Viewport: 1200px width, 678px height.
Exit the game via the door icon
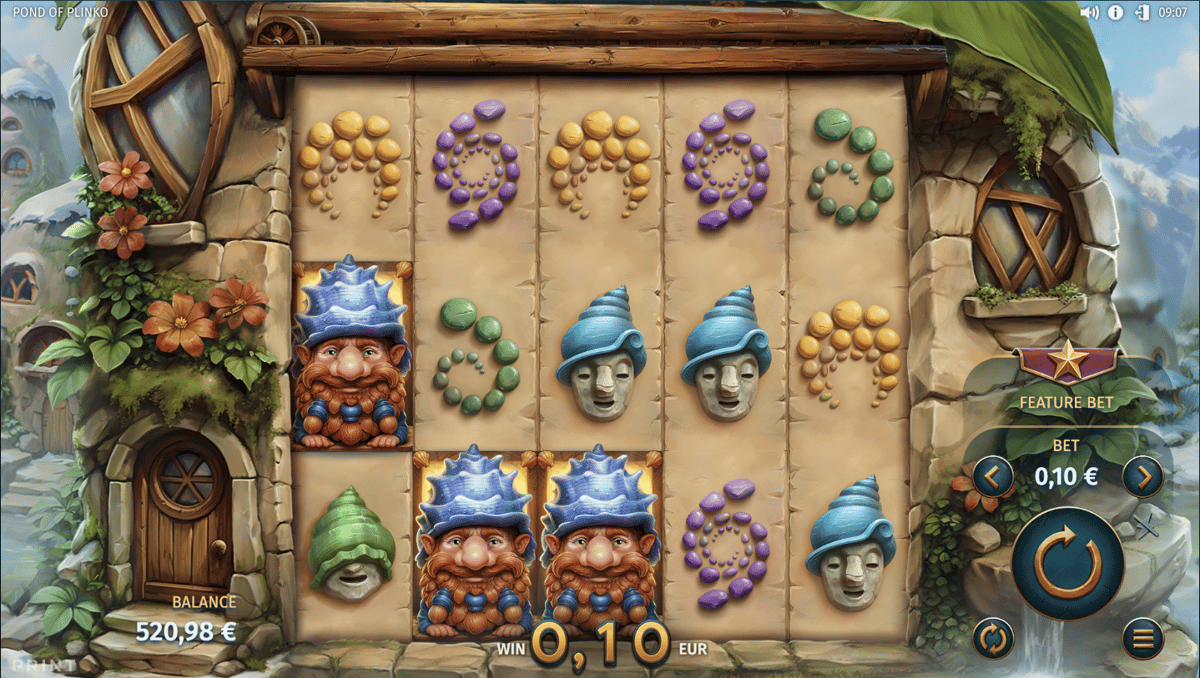click(1142, 13)
